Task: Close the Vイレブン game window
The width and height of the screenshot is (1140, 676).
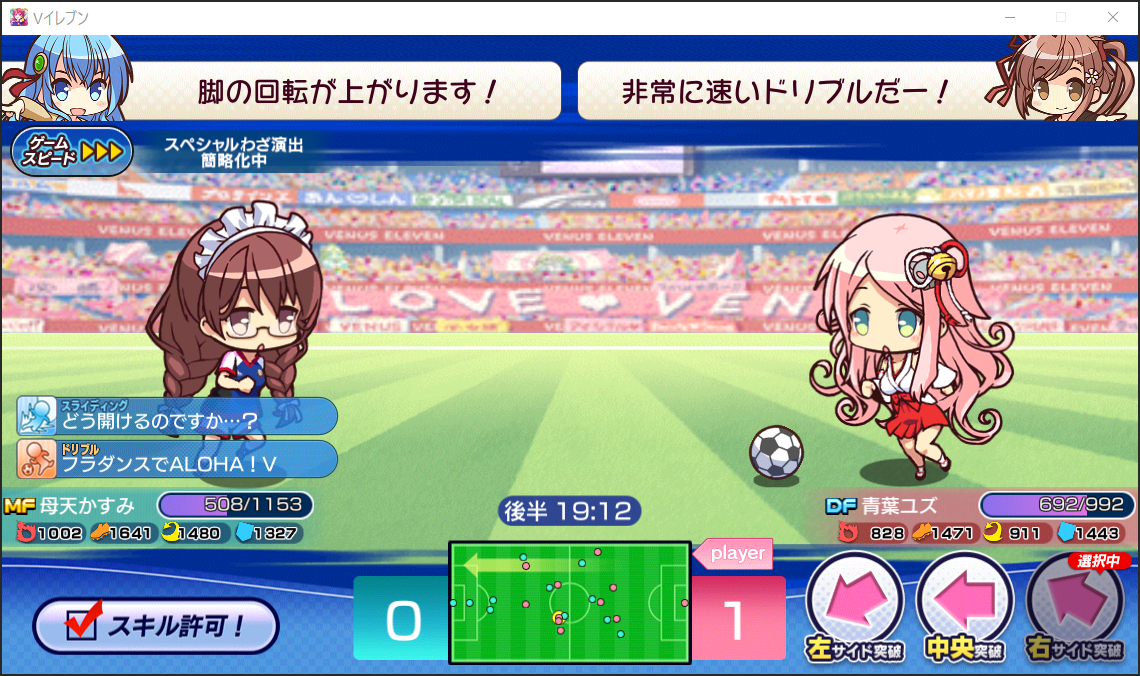Action: 1113,17
